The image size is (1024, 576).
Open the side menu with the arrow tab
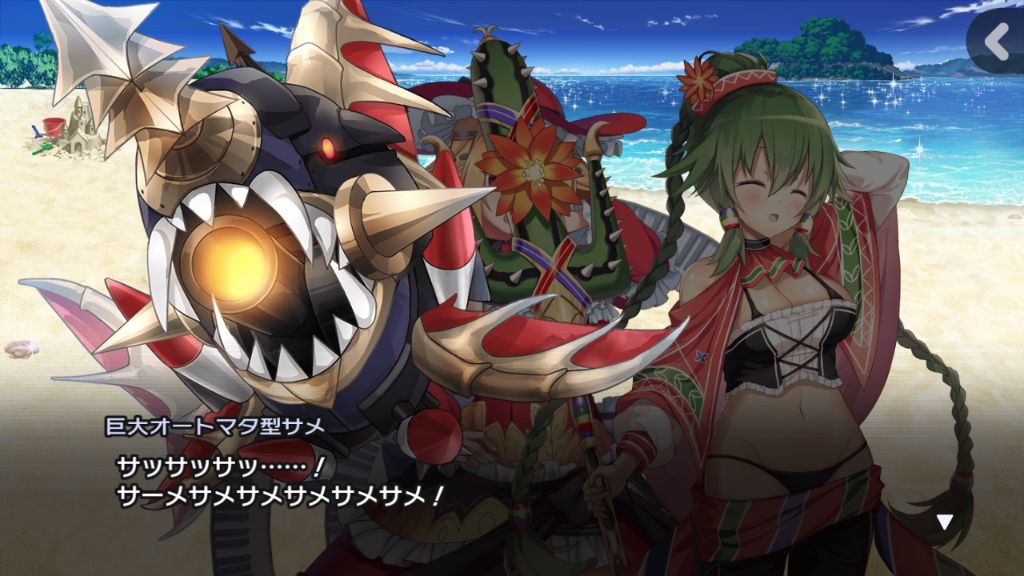[997, 41]
